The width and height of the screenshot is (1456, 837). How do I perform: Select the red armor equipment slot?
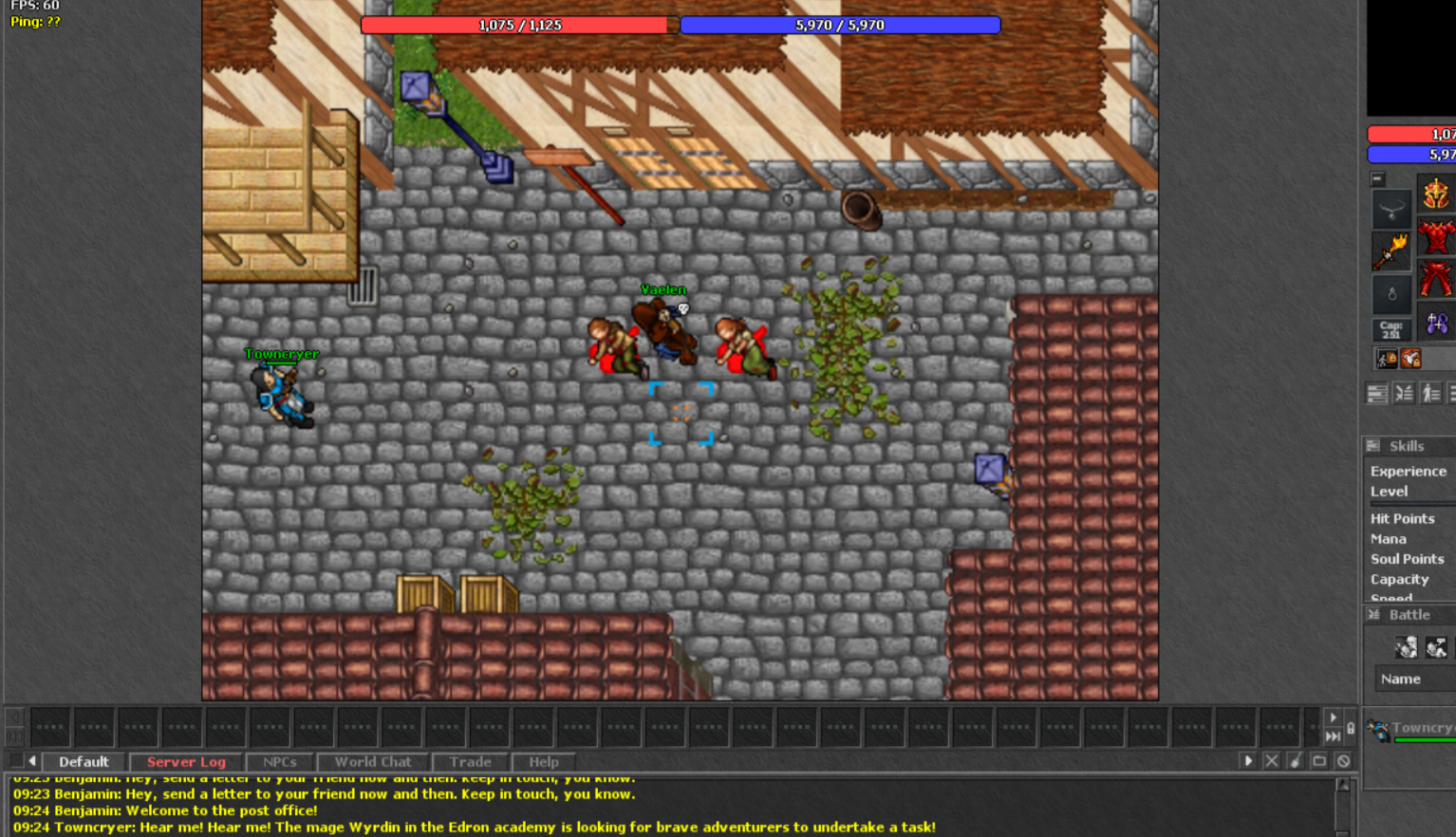(x=1435, y=237)
